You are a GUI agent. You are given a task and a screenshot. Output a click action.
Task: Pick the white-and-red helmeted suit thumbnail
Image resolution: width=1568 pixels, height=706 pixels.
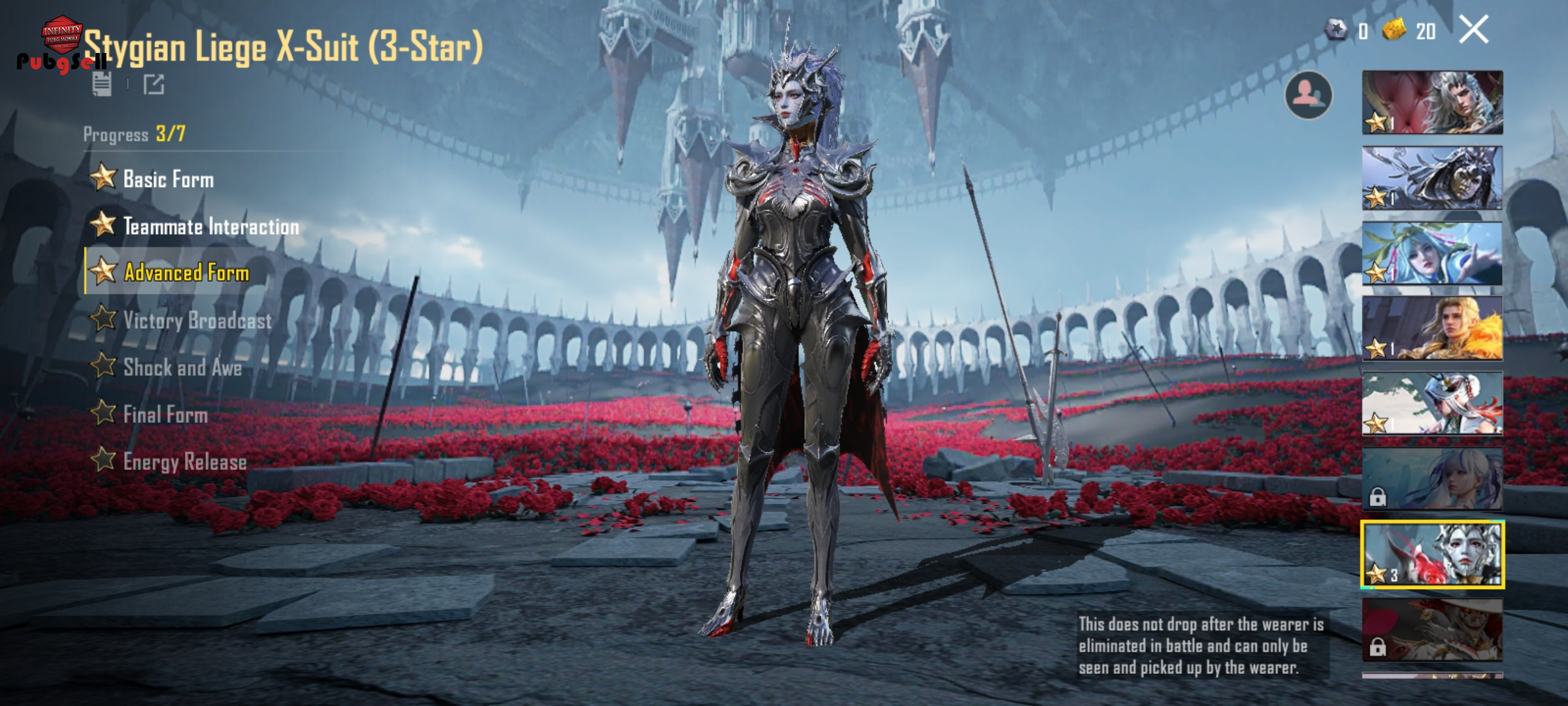(x=1432, y=403)
